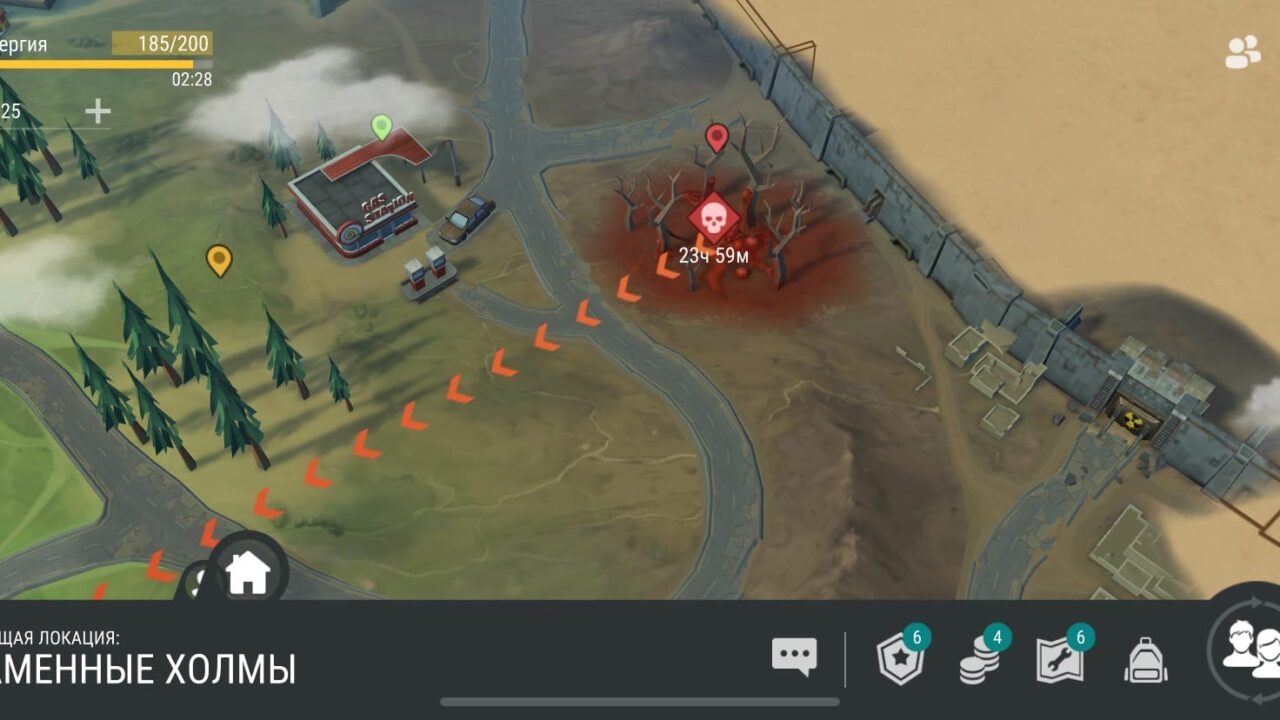Open the friends list icon

1243,52
